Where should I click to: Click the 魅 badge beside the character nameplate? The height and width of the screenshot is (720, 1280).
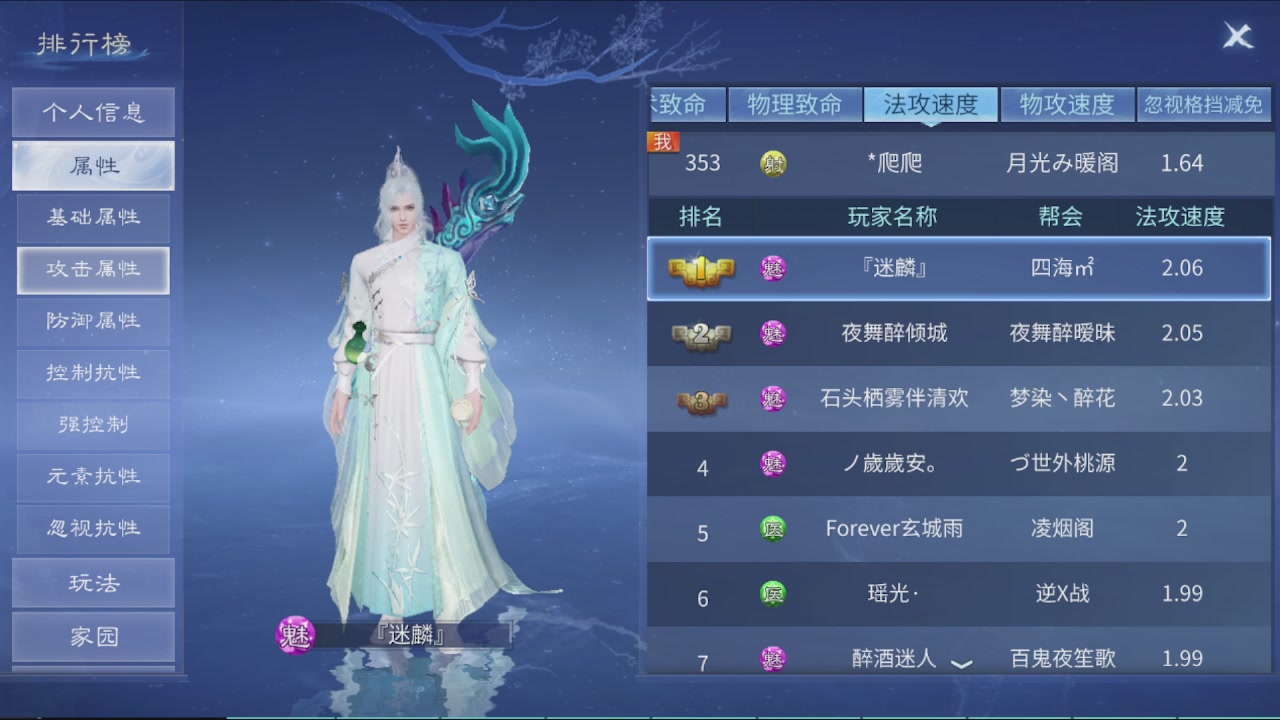click(294, 634)
